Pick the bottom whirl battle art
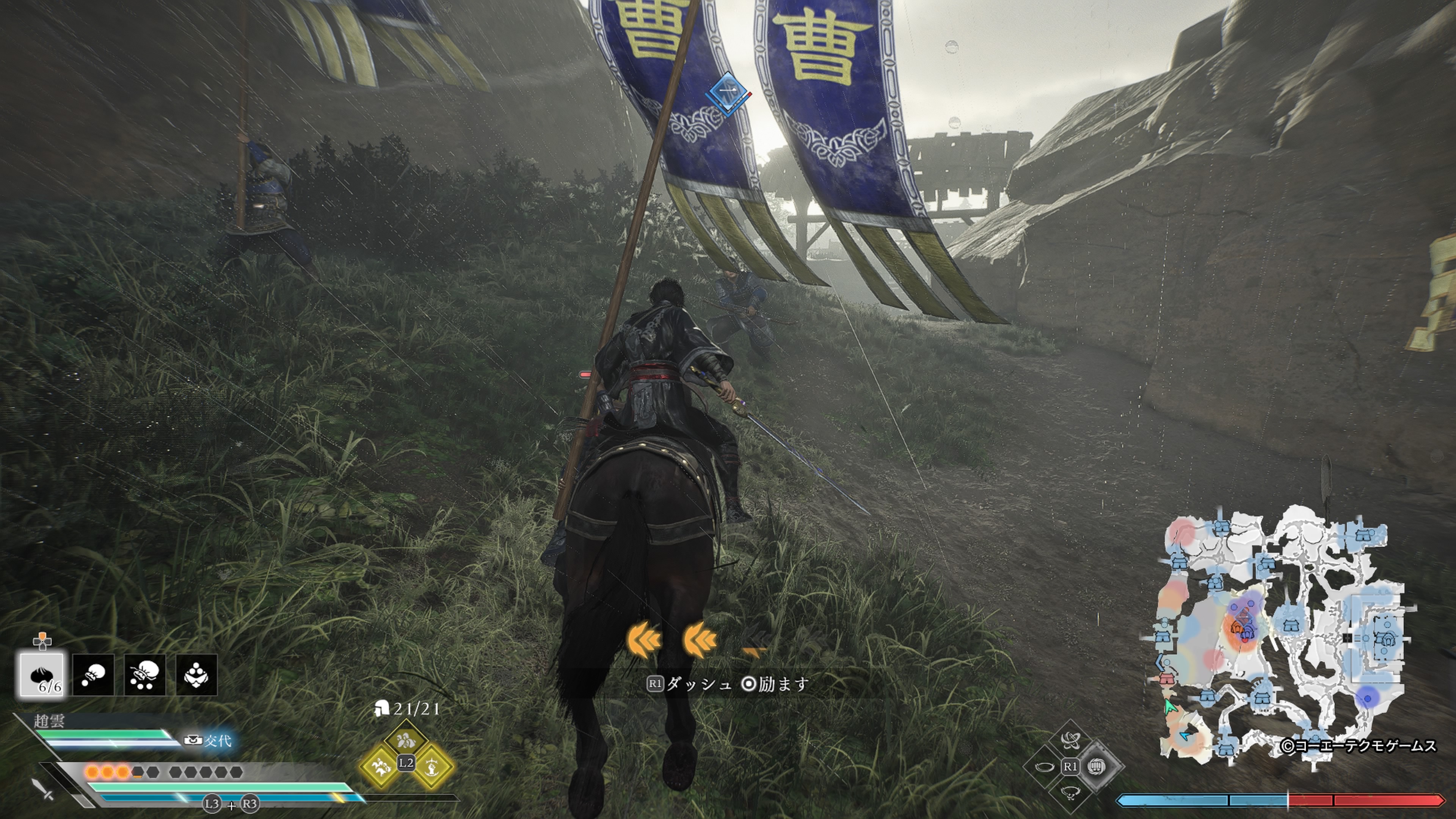The height and width of the screenshot is (819, 1456). tap(1070, 793)
